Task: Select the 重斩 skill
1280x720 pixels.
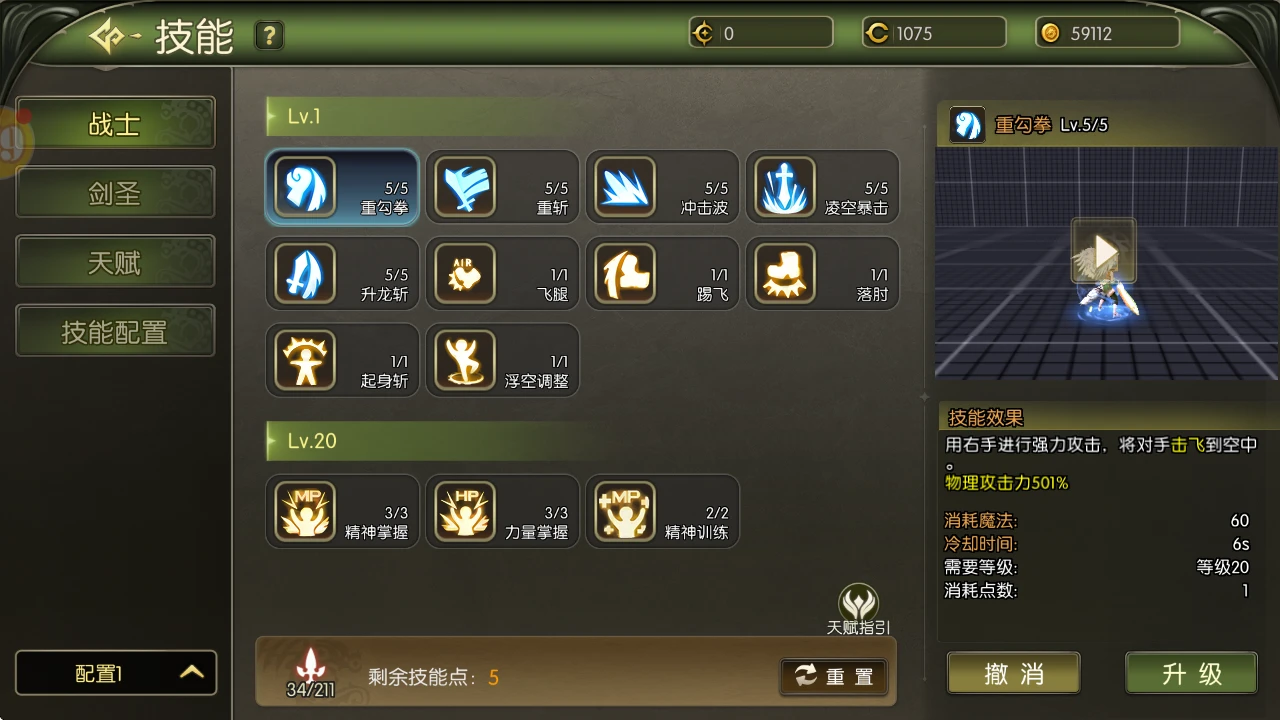Action: [502, 187]
